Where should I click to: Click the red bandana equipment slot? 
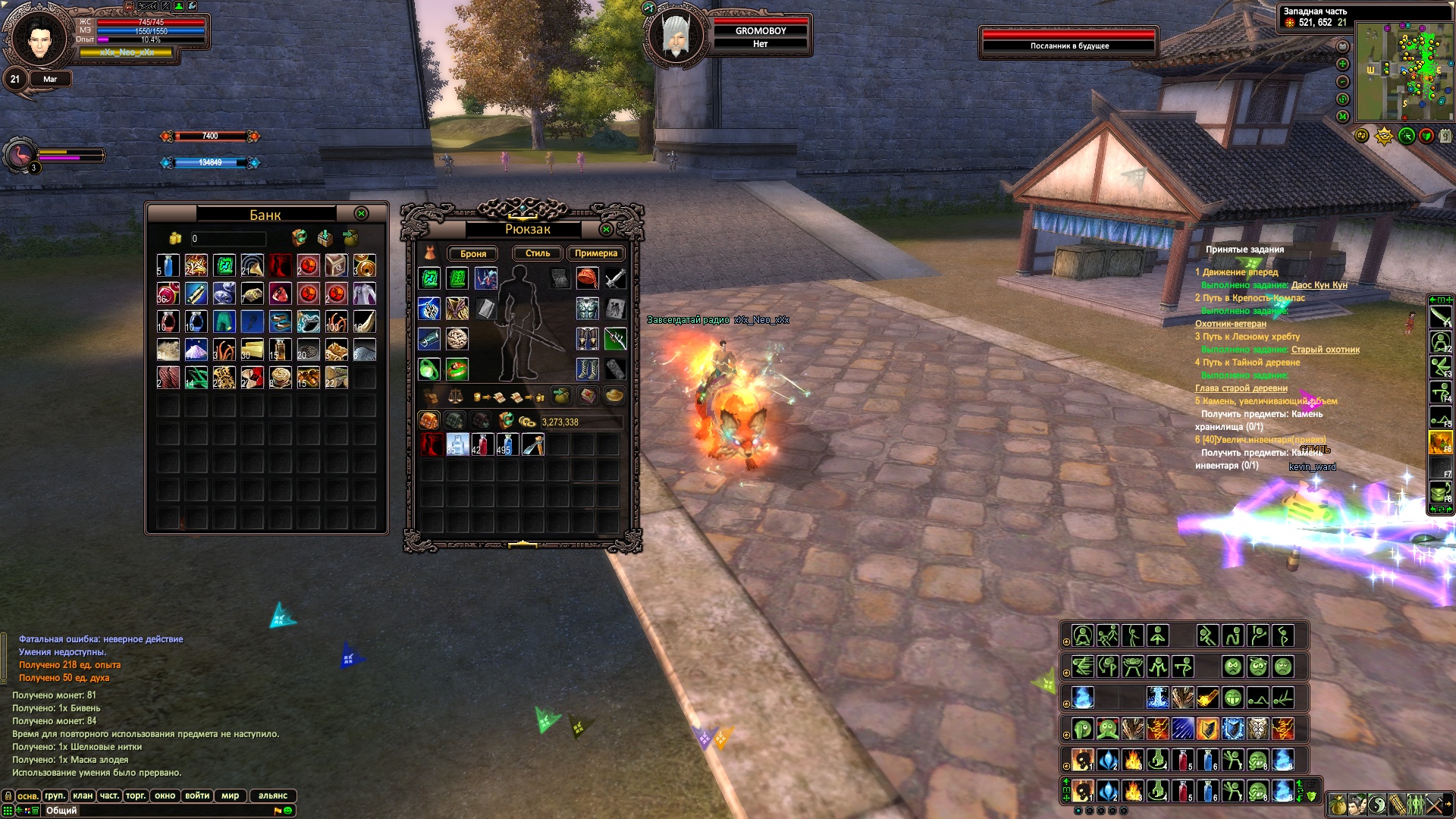(587, 278)
